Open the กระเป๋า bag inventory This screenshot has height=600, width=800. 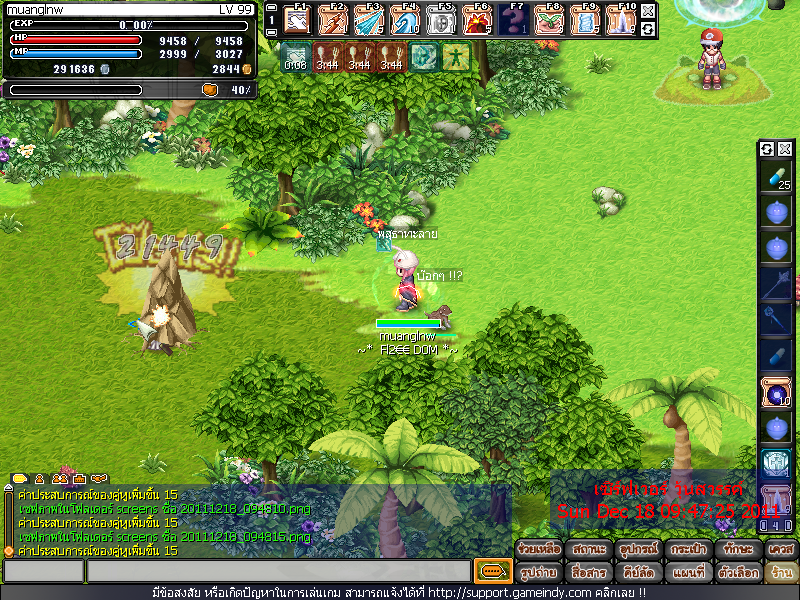(685, 549)
